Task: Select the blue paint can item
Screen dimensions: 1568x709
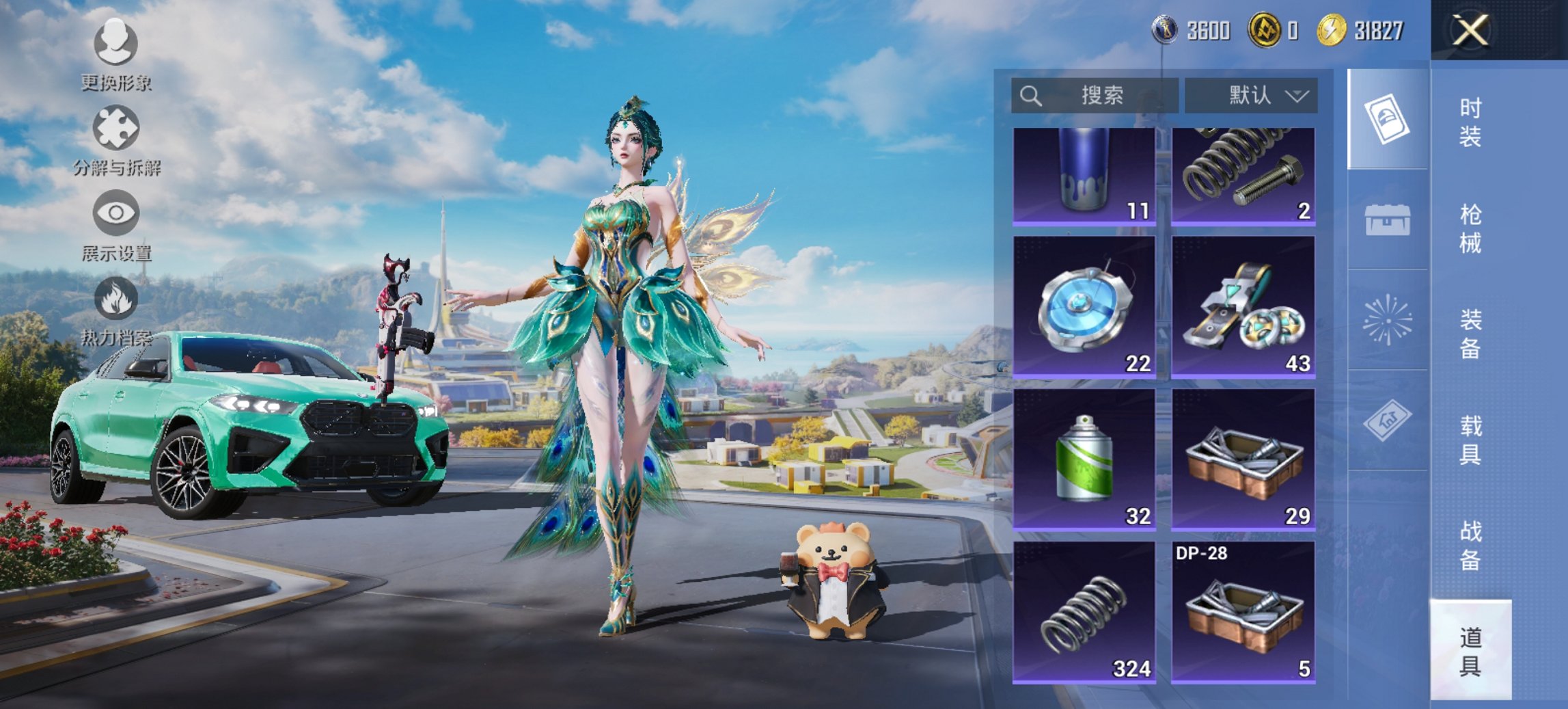Action: click(1084, 176)
